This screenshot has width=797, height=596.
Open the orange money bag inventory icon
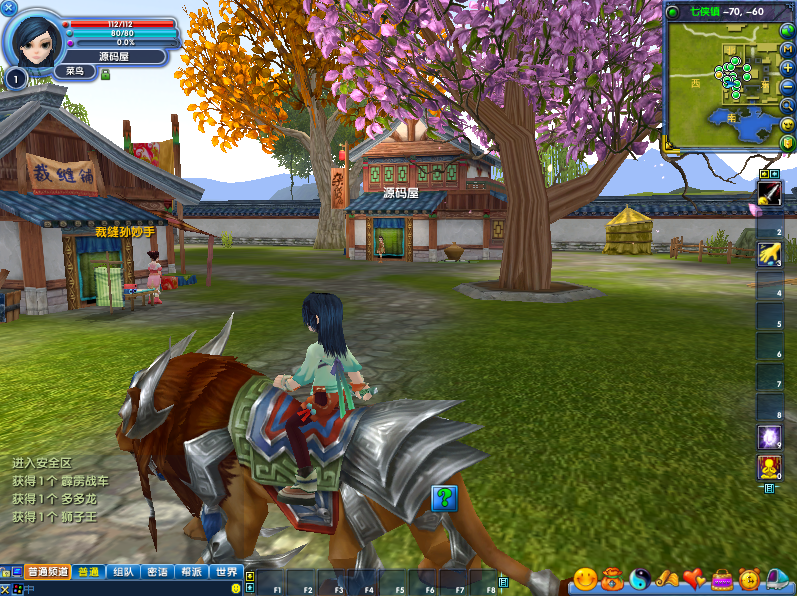(x=612, y=579)
